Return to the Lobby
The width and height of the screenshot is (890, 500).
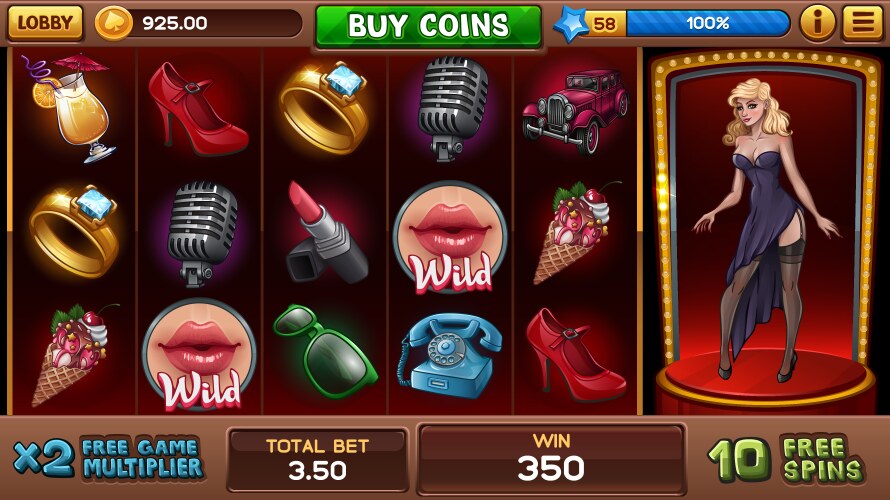[45, 22]
